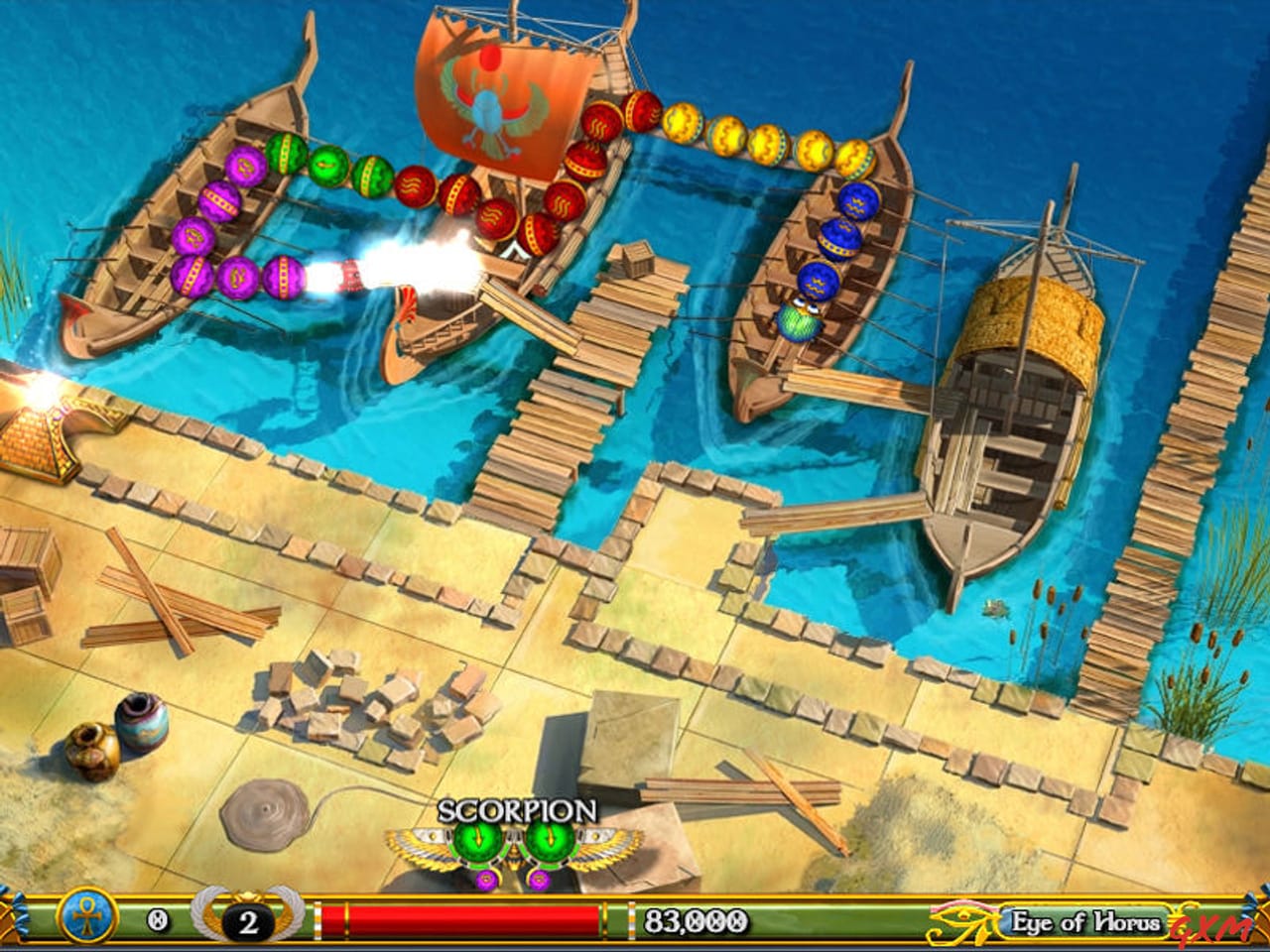The height and width of the screenshot is (952, 1270).
Task: Click the Ankh icon on the status bar
Action: click(87, 919)
